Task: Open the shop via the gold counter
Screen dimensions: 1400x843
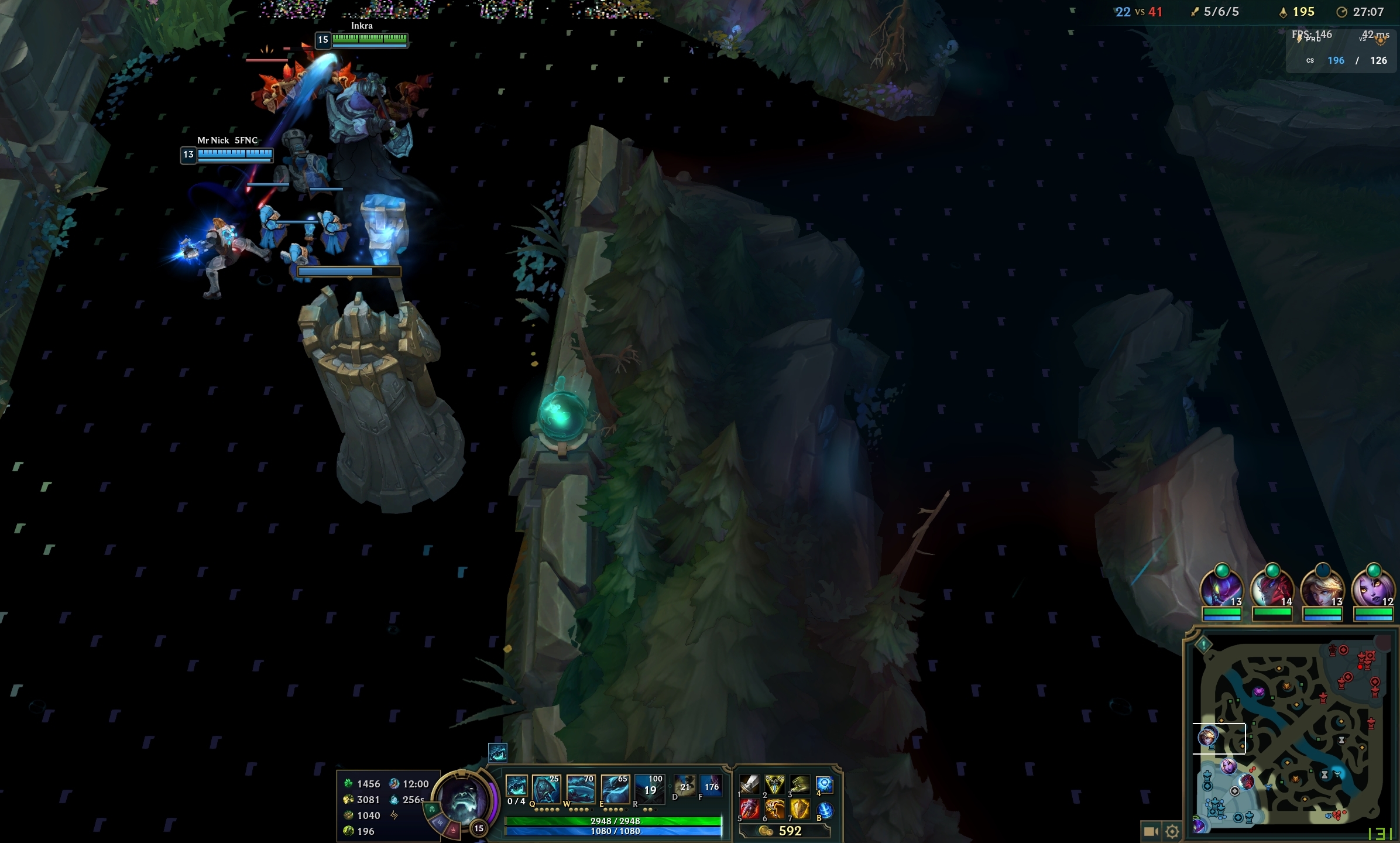Action: pos(784,831)
